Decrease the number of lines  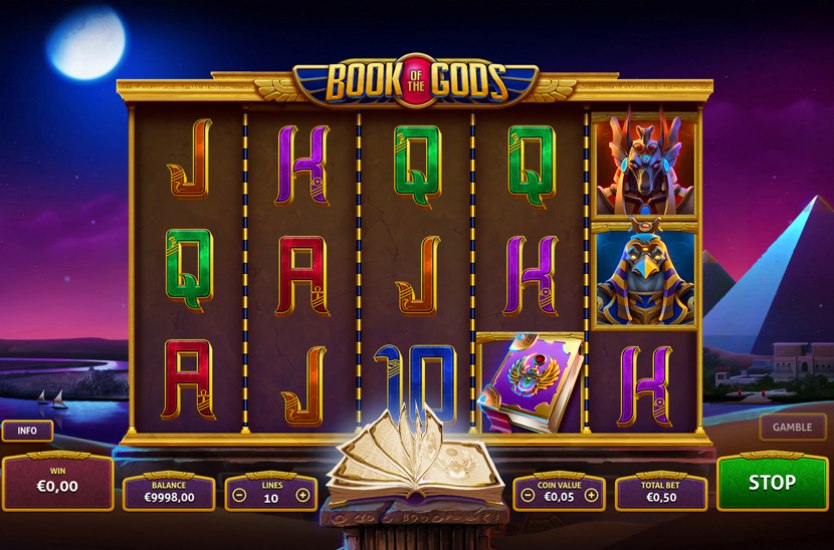coord(240,495)
